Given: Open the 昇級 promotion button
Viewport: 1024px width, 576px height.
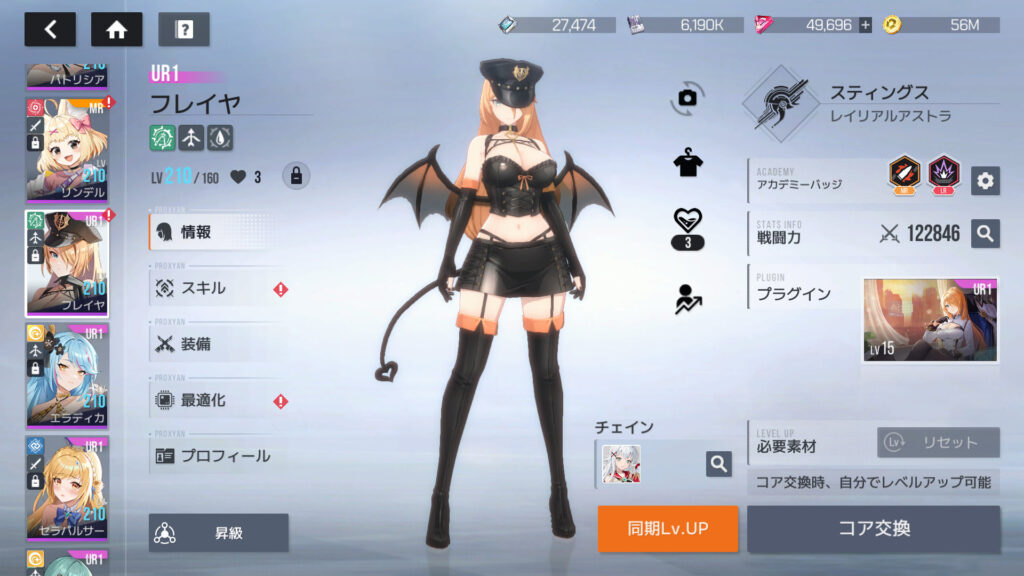Looking at the screenshot, I should (x=218, y=533).
